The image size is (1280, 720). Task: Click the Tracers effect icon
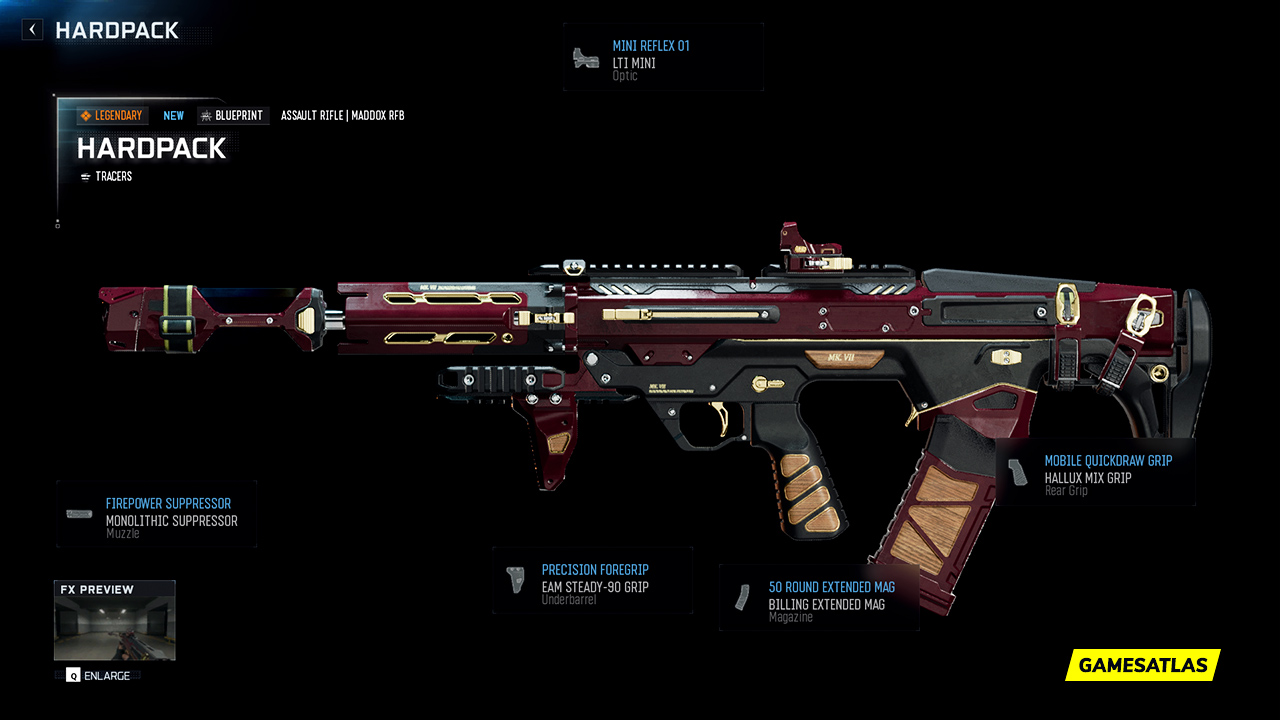84,176
